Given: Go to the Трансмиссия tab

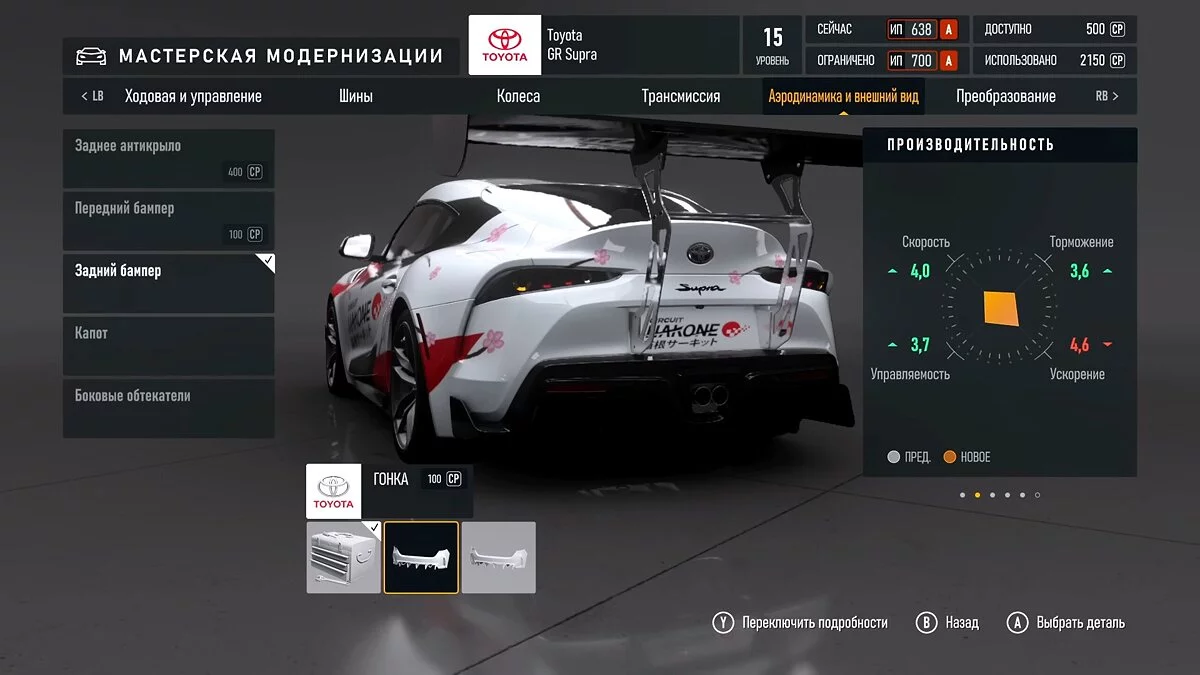Looking at the screenshot, I should pos(680,97).
